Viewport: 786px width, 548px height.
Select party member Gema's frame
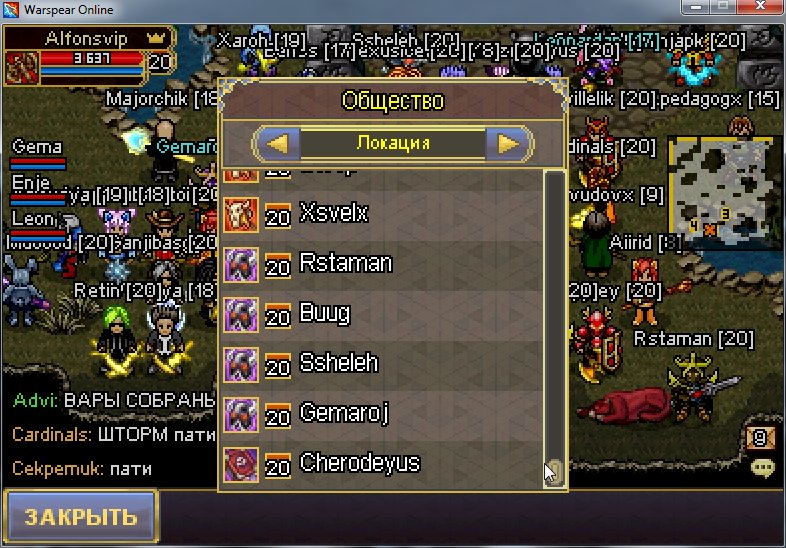click(37, 154)
